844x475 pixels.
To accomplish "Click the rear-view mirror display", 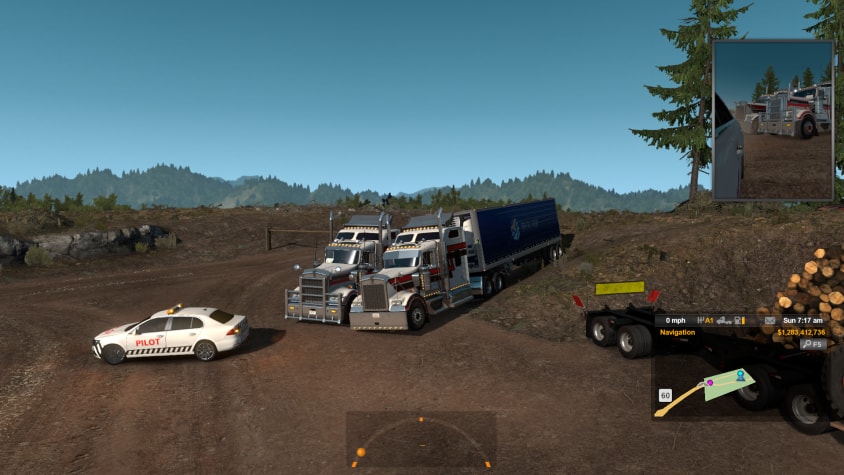I will point(772,120).
